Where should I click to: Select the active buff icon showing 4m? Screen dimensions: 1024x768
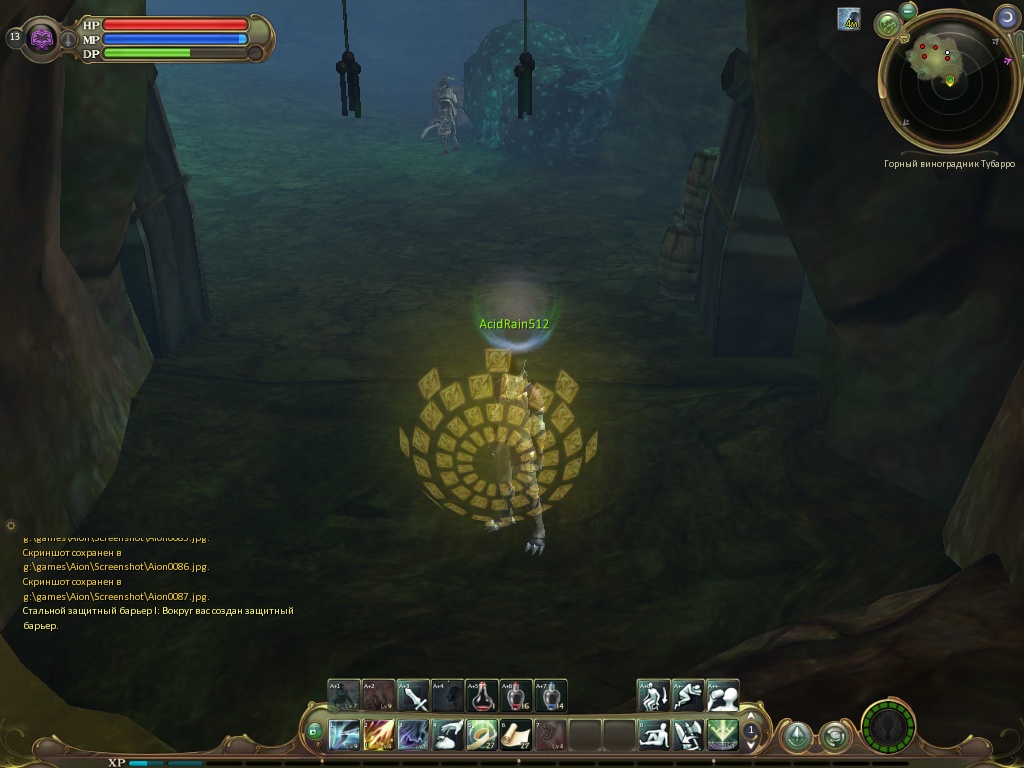pos(850,18)
